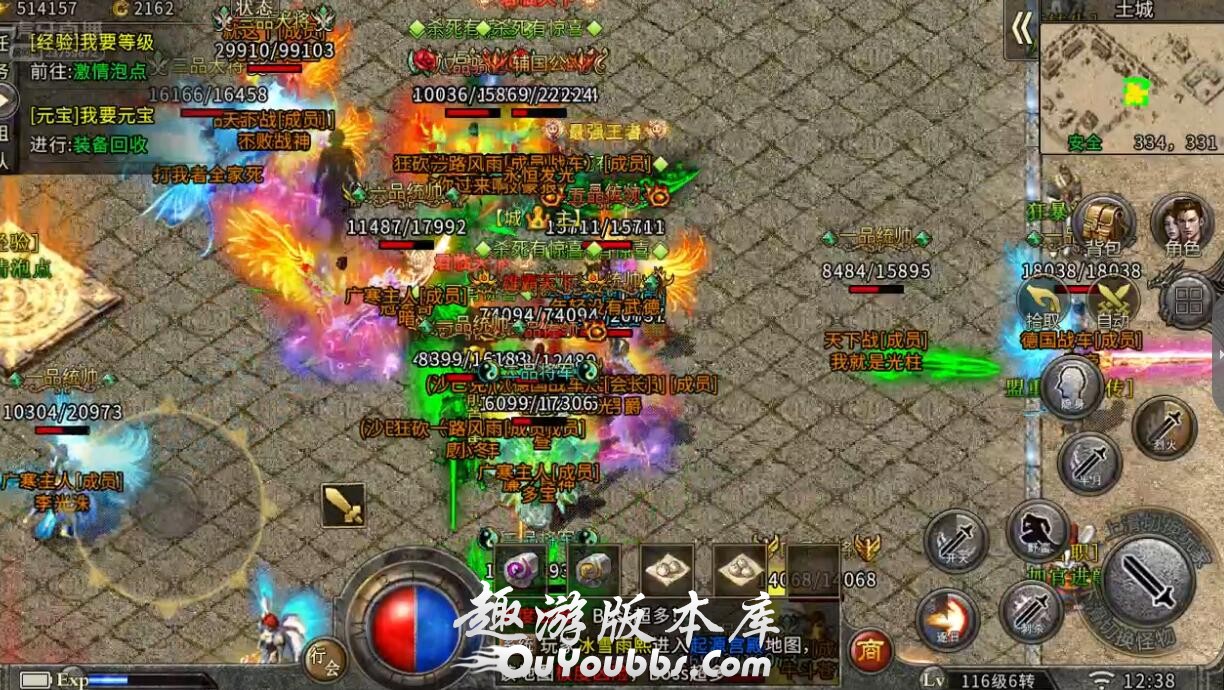
Task: Open the 角色 character sheet
Action: (x=1181, y=222)
